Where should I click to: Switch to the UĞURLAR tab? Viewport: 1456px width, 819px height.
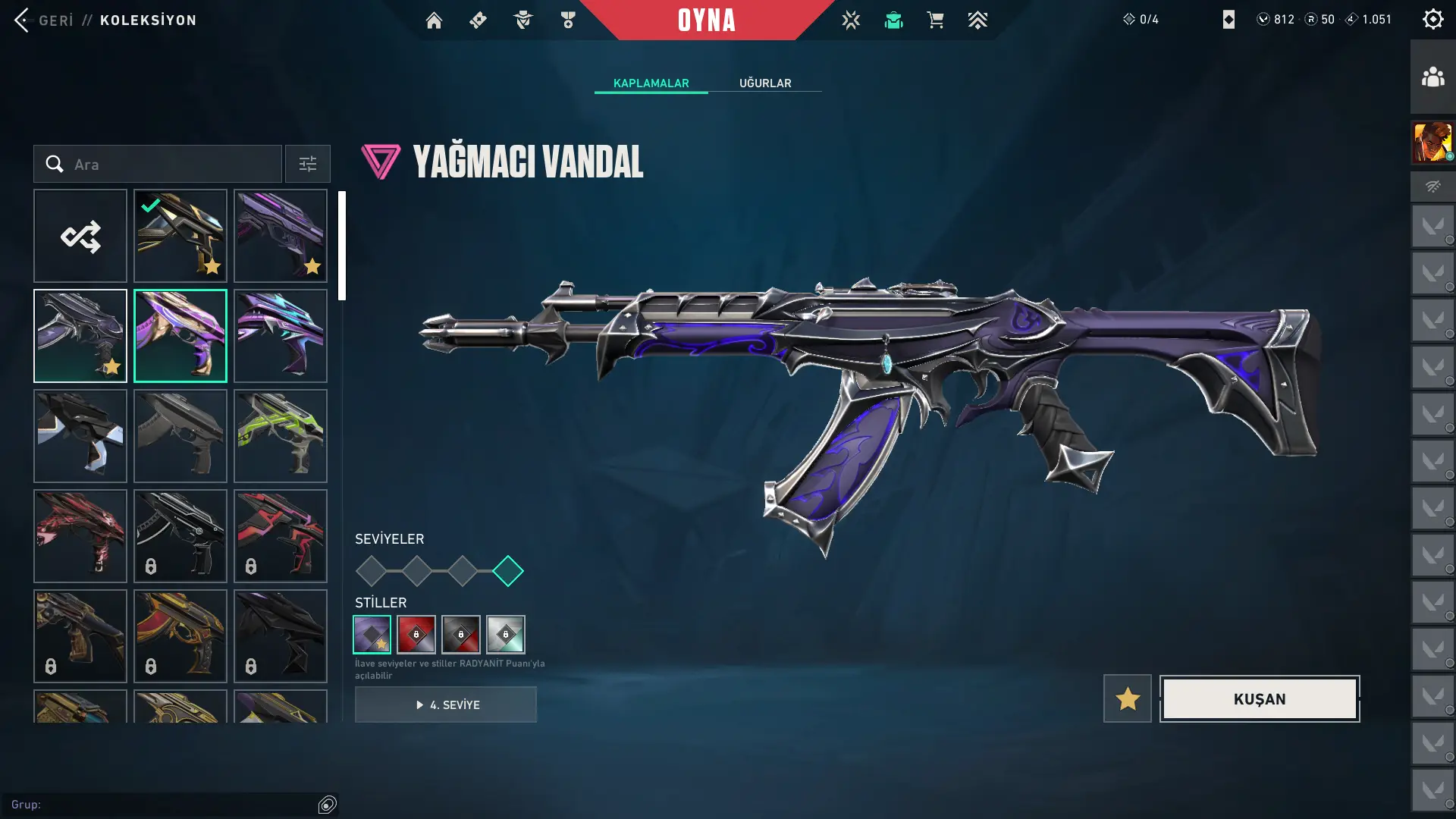tap(765, 83)
